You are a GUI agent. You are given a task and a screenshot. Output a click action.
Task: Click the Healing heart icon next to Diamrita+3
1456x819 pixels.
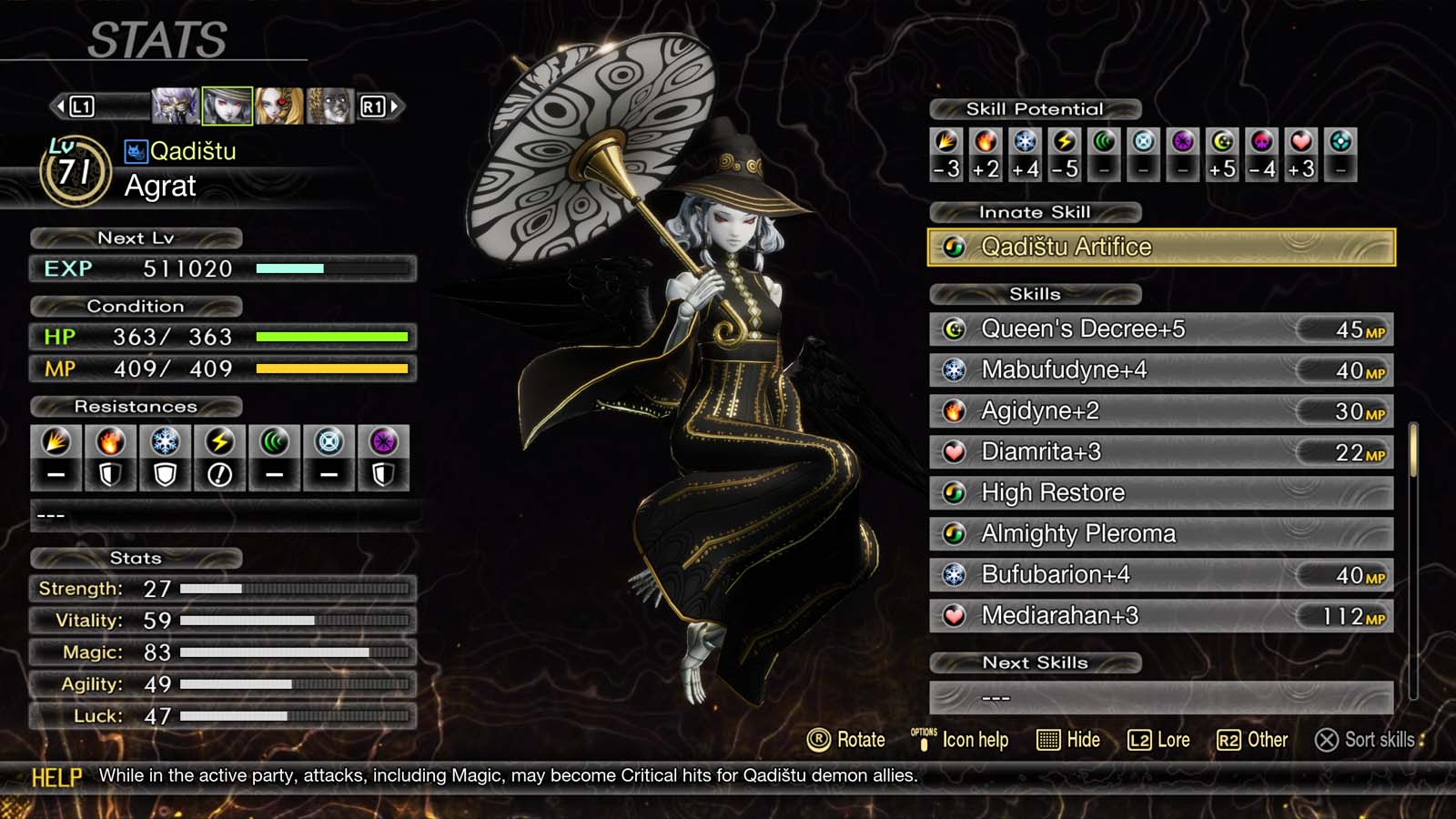coord(955,451)
